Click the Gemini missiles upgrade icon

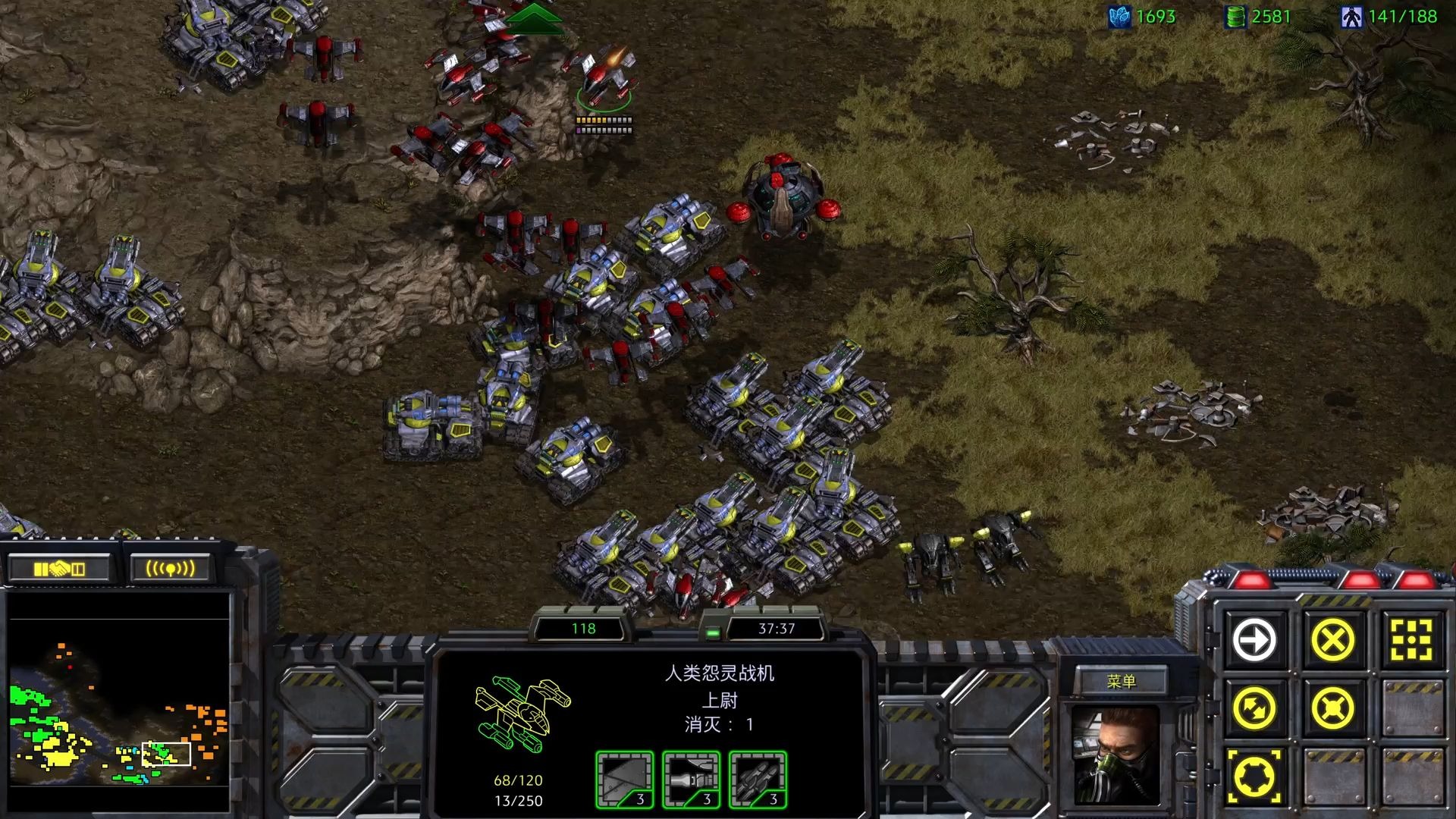[x=758, y=780]
